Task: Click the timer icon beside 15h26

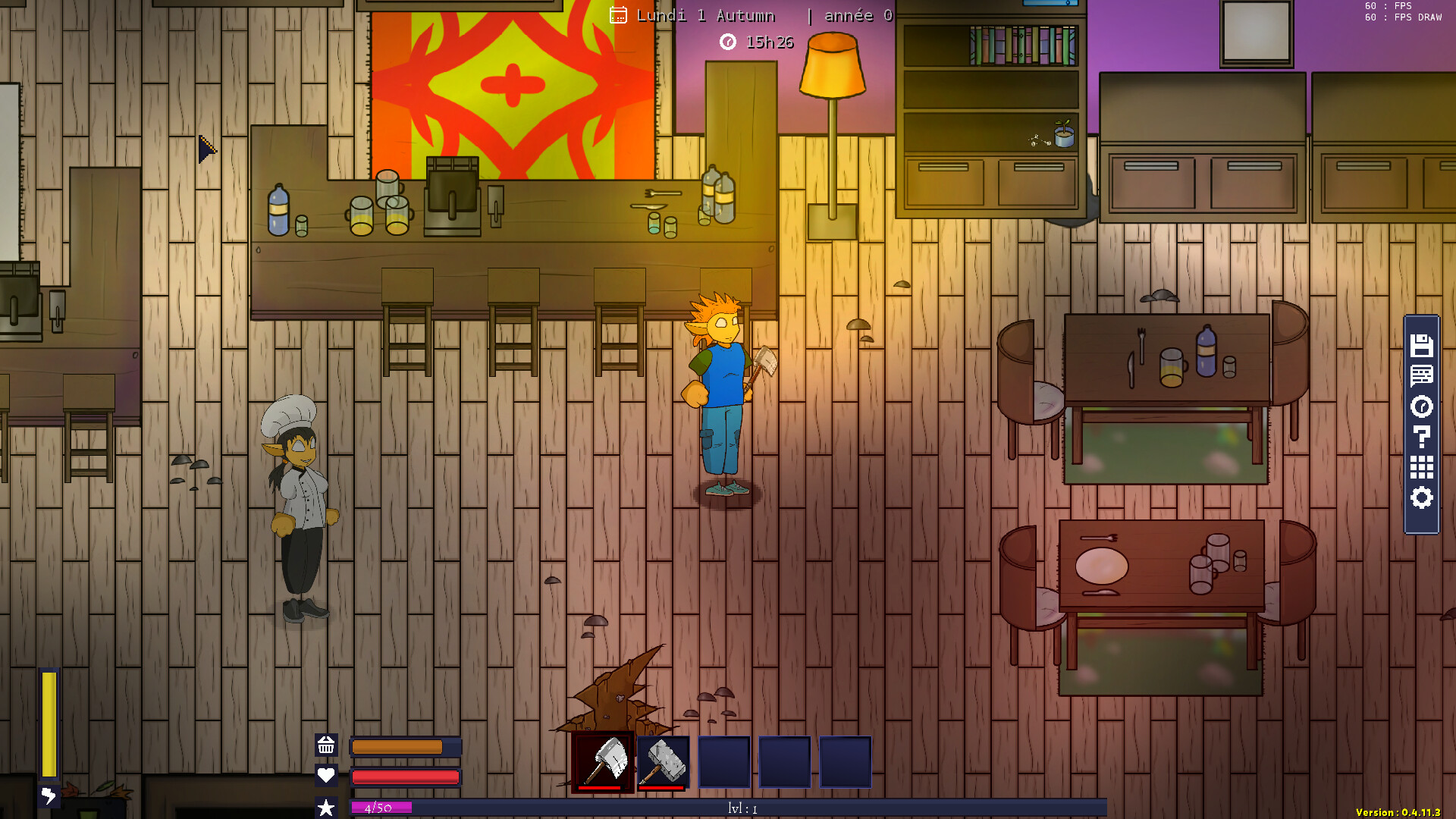Action: pos(729,42)
